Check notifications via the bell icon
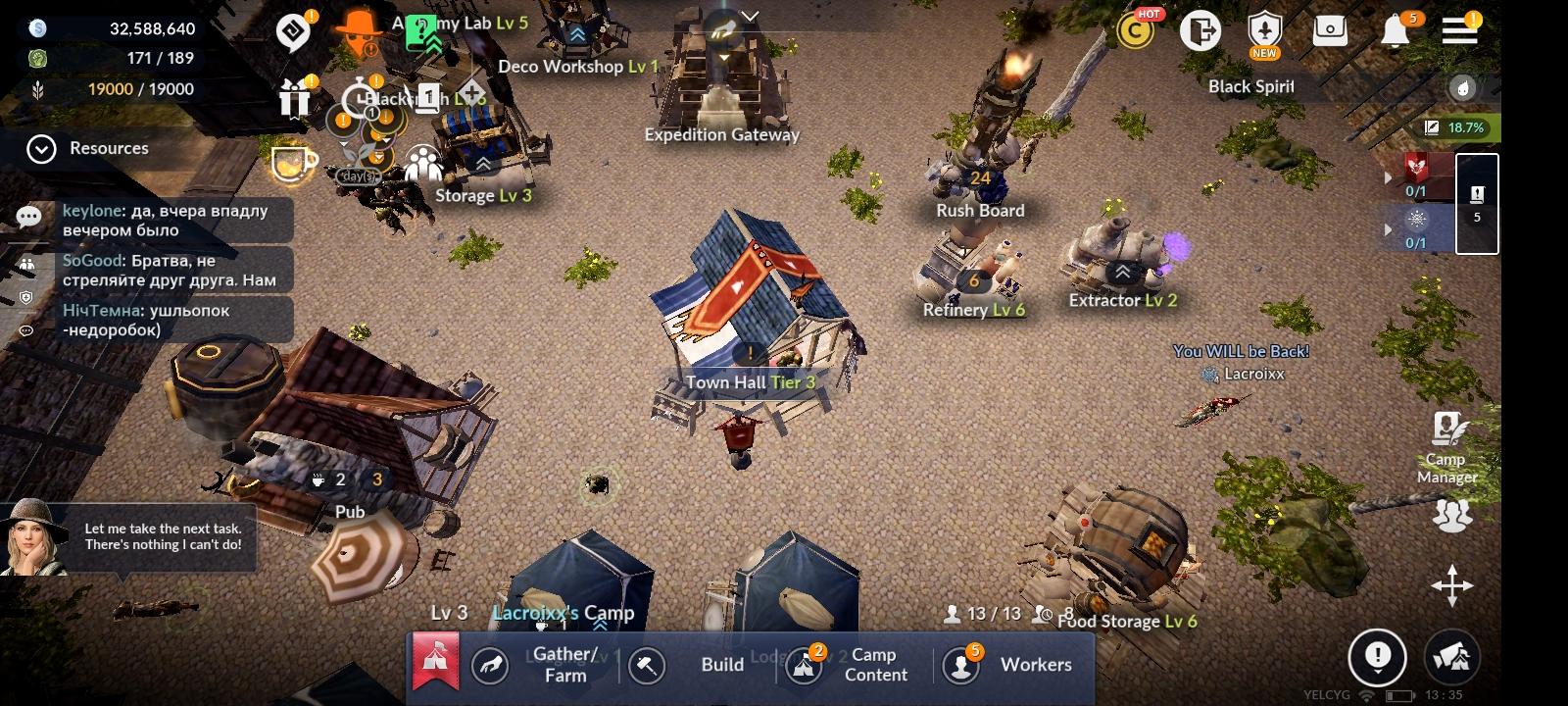1568x706 pixels. [x=1396, y=29]
